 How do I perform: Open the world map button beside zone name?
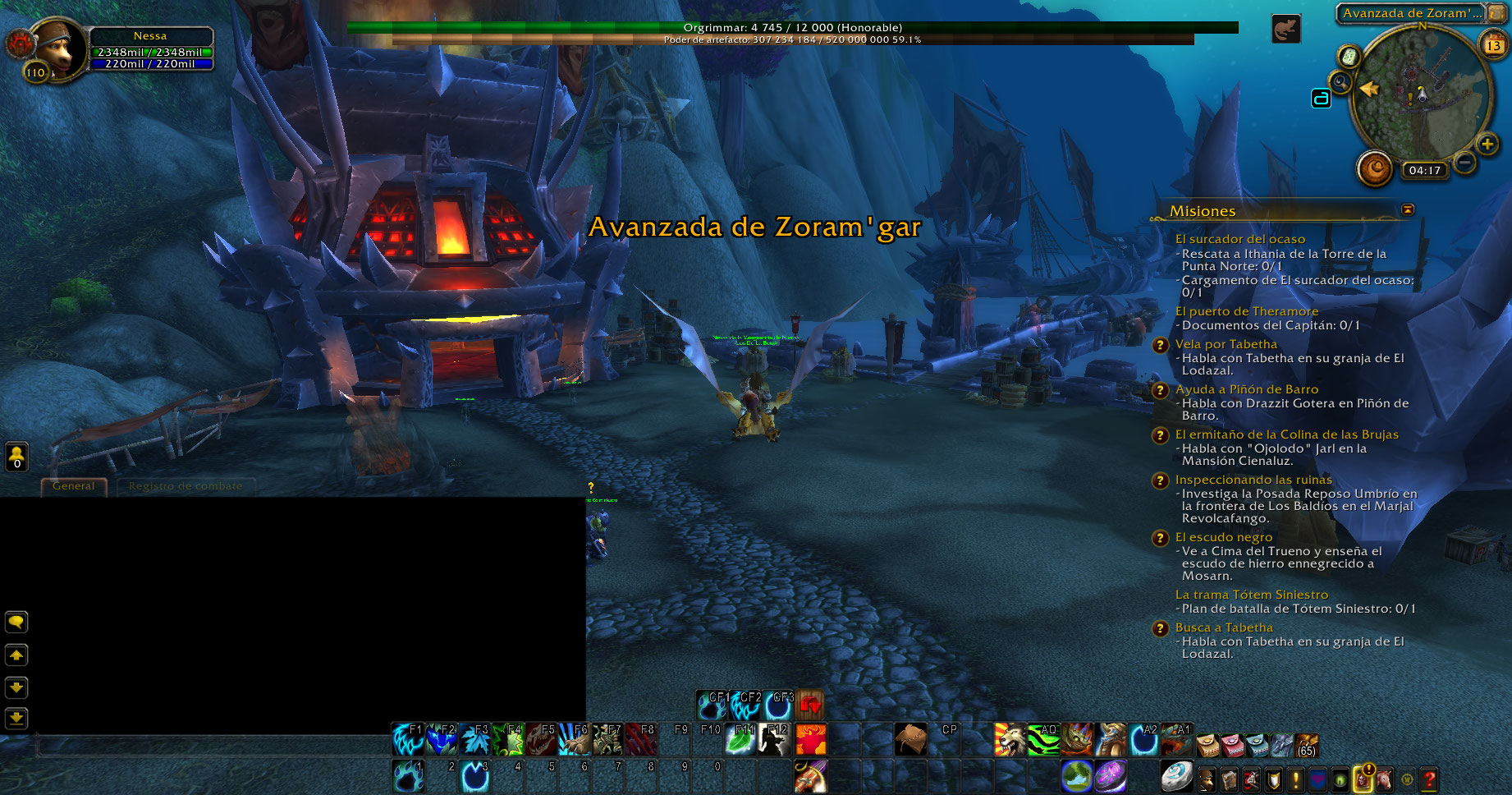[1497, 13]
